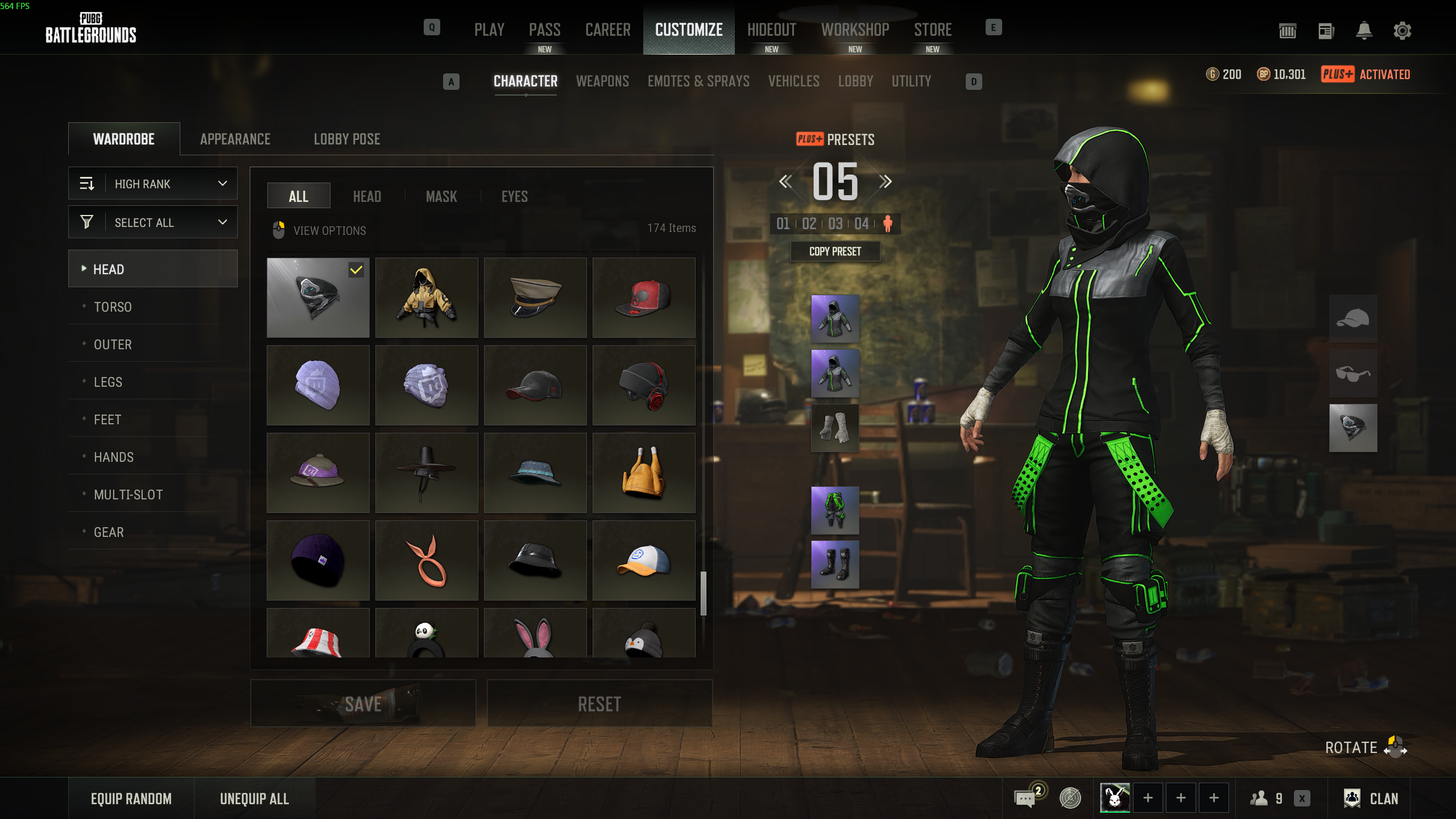Choose the Torso wardrobe category

click(x=113, y=307)
